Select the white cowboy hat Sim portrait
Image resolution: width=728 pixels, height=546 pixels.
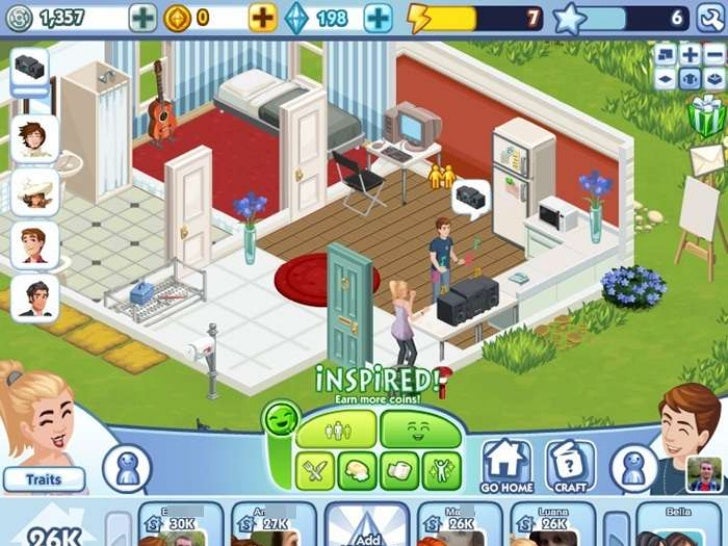point(34,190)
